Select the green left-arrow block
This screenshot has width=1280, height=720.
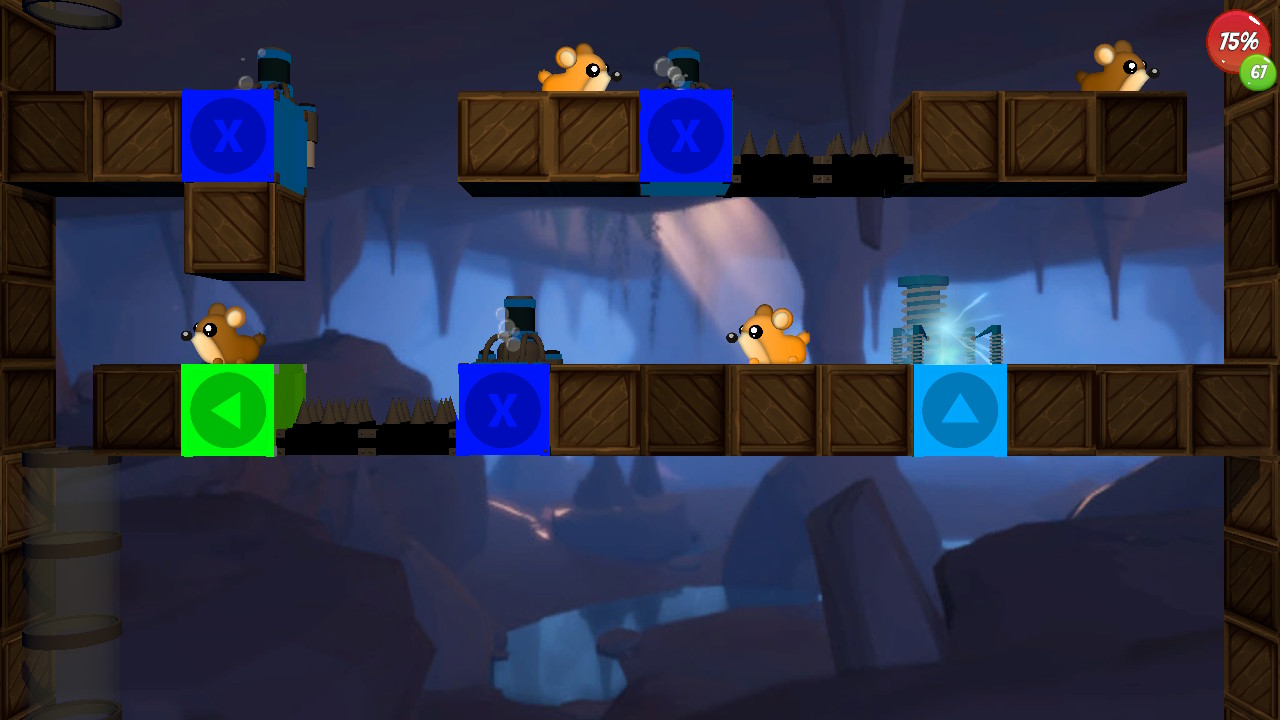pyautogui.click(x=227, y=410)
